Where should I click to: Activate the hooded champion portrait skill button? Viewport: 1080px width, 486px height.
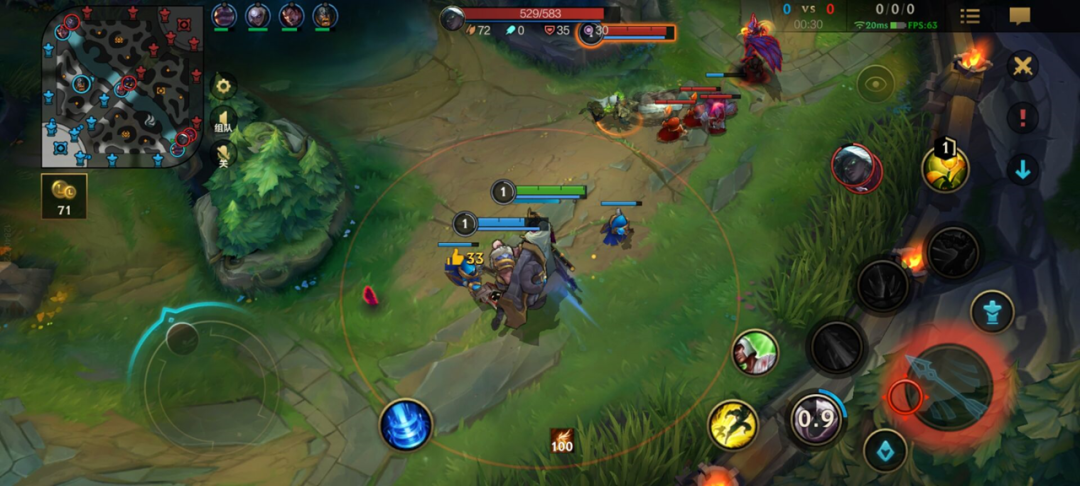pyautogui.click(x=755, y=353)
